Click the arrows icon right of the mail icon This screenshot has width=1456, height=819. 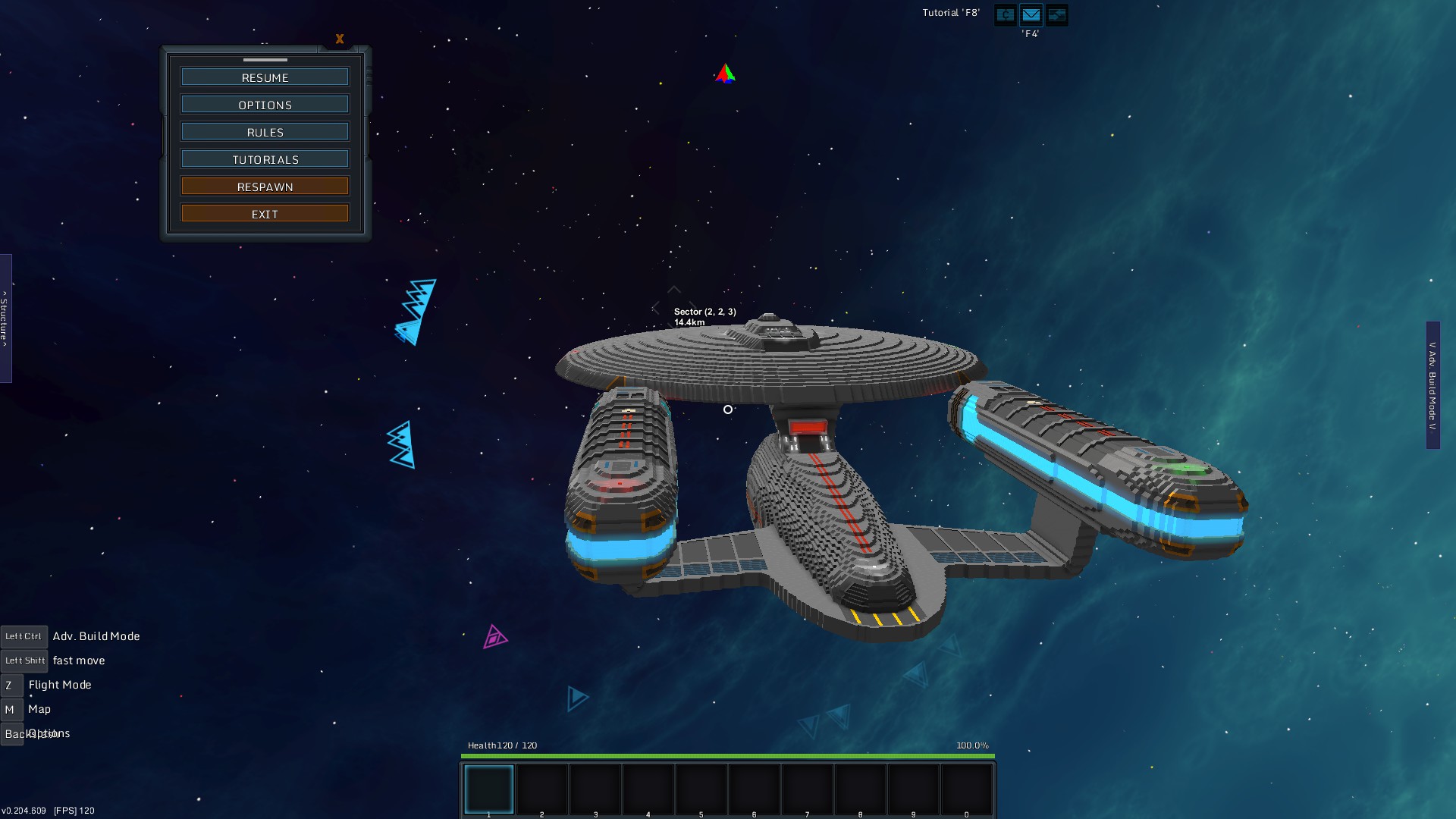(x=1056, y=14)
